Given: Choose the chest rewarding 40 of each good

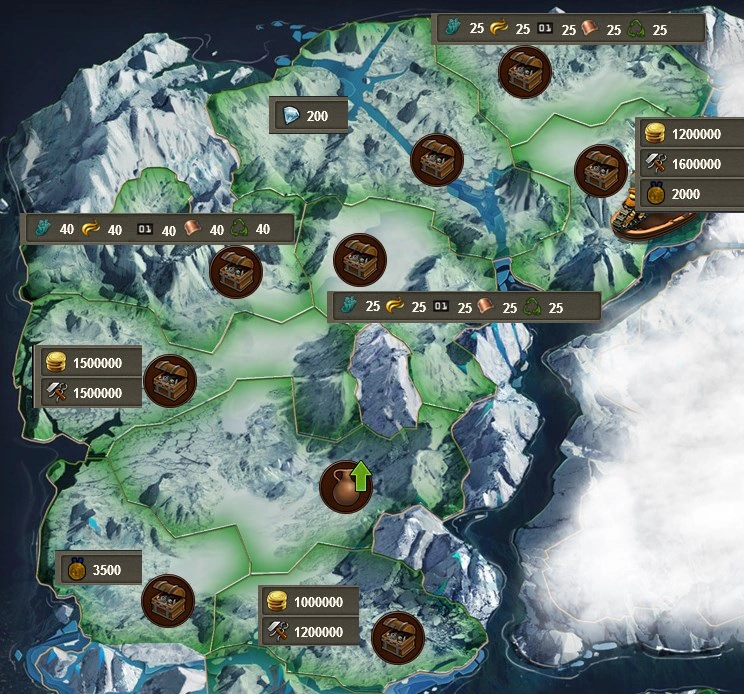Looking at the screenshot, I should [x=236, y=271].
